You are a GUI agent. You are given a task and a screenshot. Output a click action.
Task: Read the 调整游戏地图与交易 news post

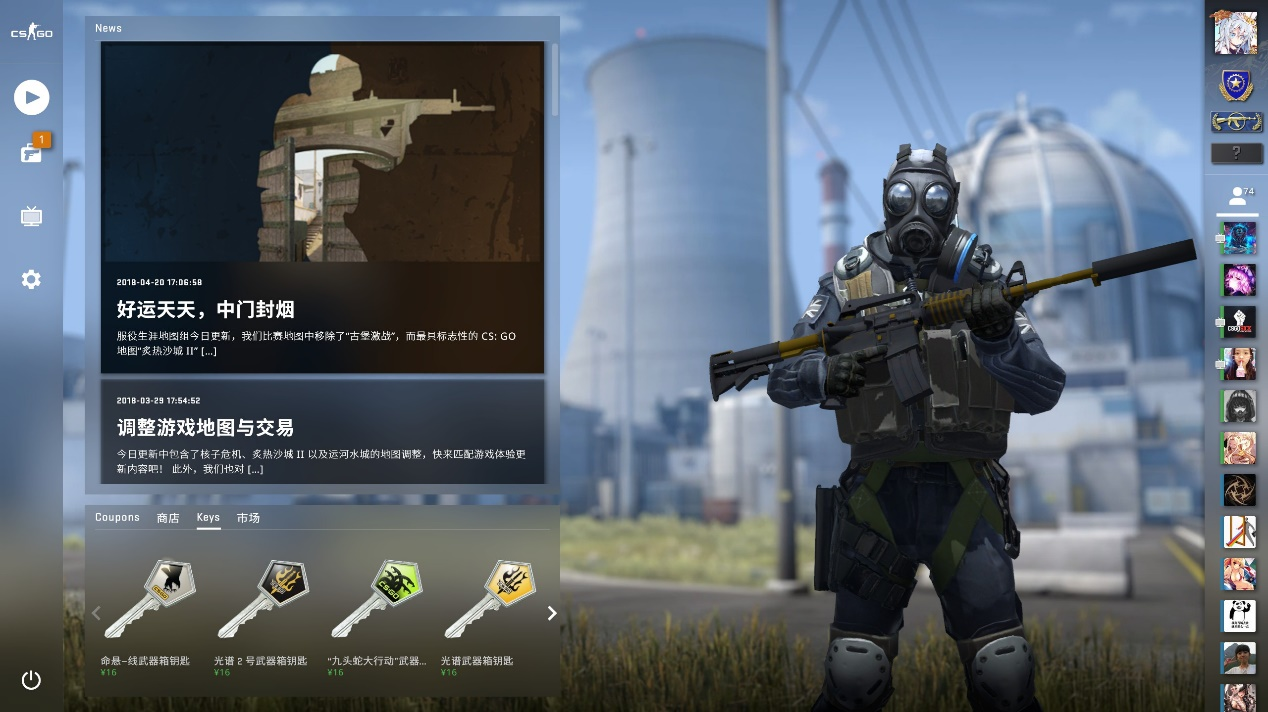point(205,427)
